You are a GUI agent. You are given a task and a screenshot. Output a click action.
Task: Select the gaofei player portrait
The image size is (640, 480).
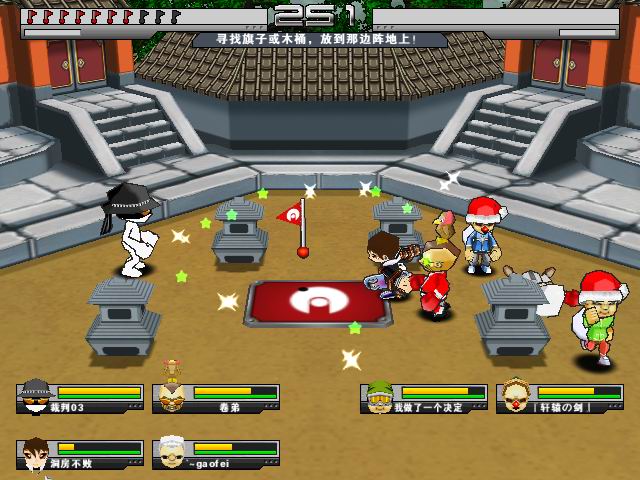172,453
